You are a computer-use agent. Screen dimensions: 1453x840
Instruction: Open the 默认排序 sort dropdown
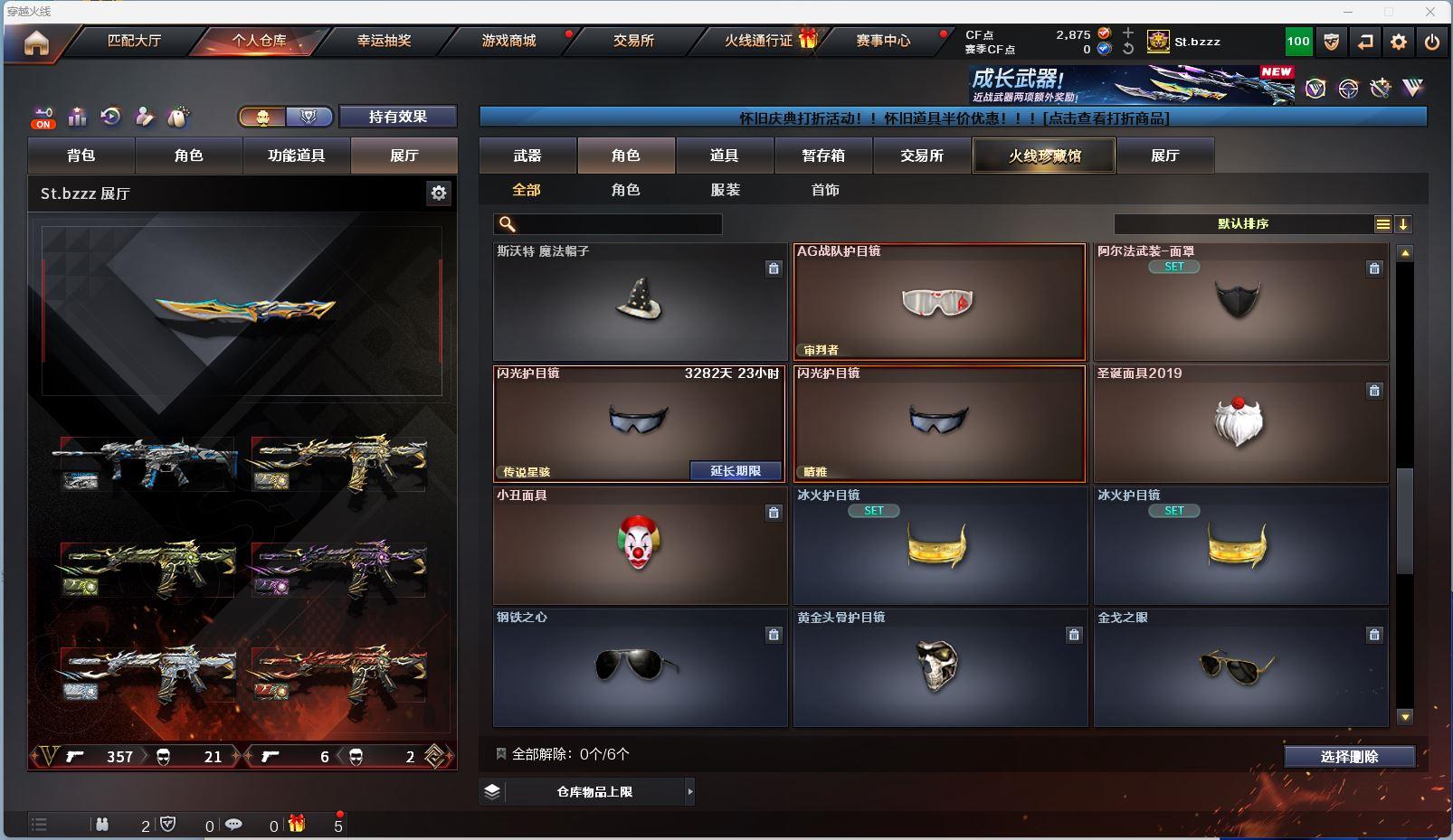click(x=1243, y=224)
